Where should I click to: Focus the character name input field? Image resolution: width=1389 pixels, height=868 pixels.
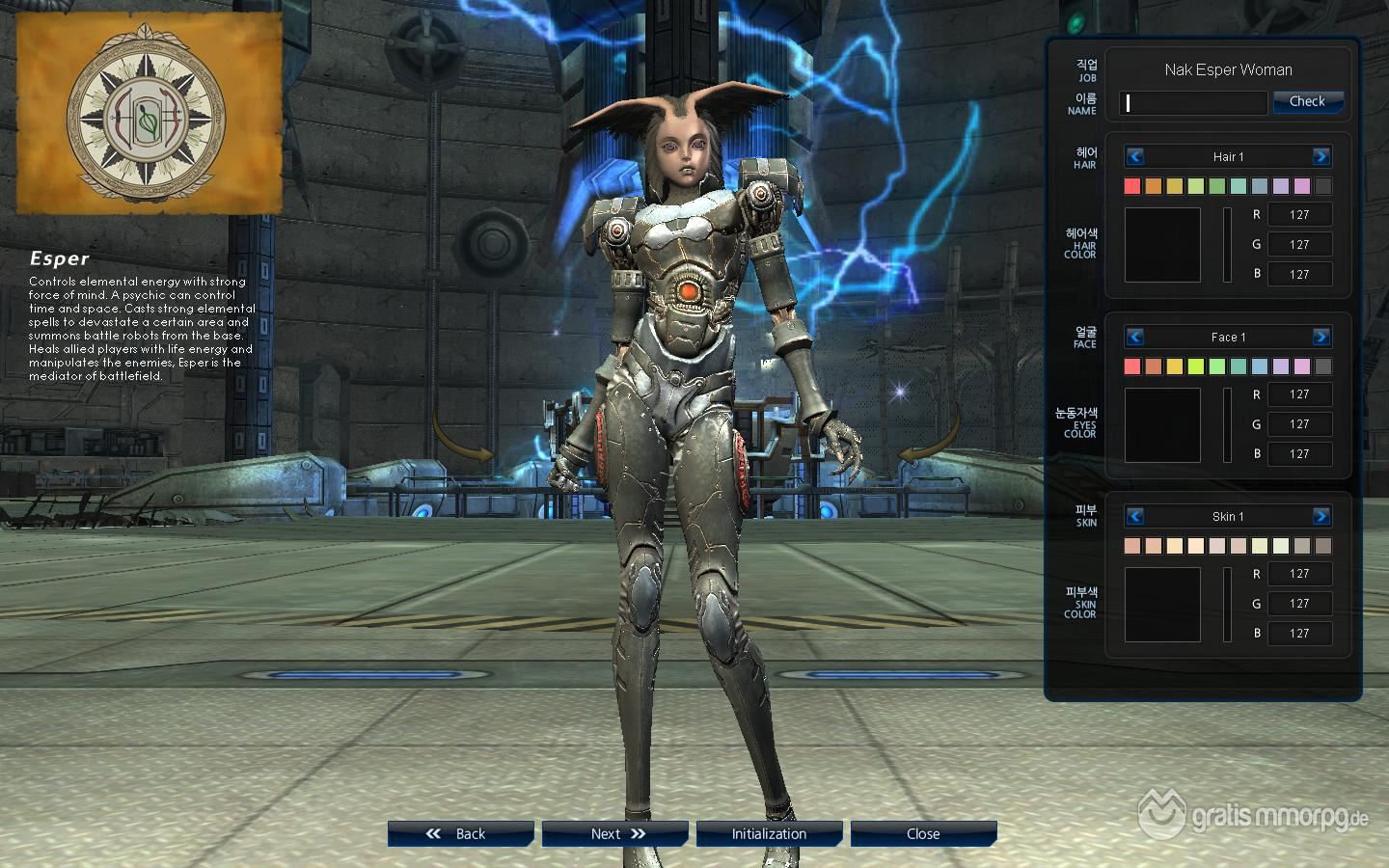(x=1193, y=102)
